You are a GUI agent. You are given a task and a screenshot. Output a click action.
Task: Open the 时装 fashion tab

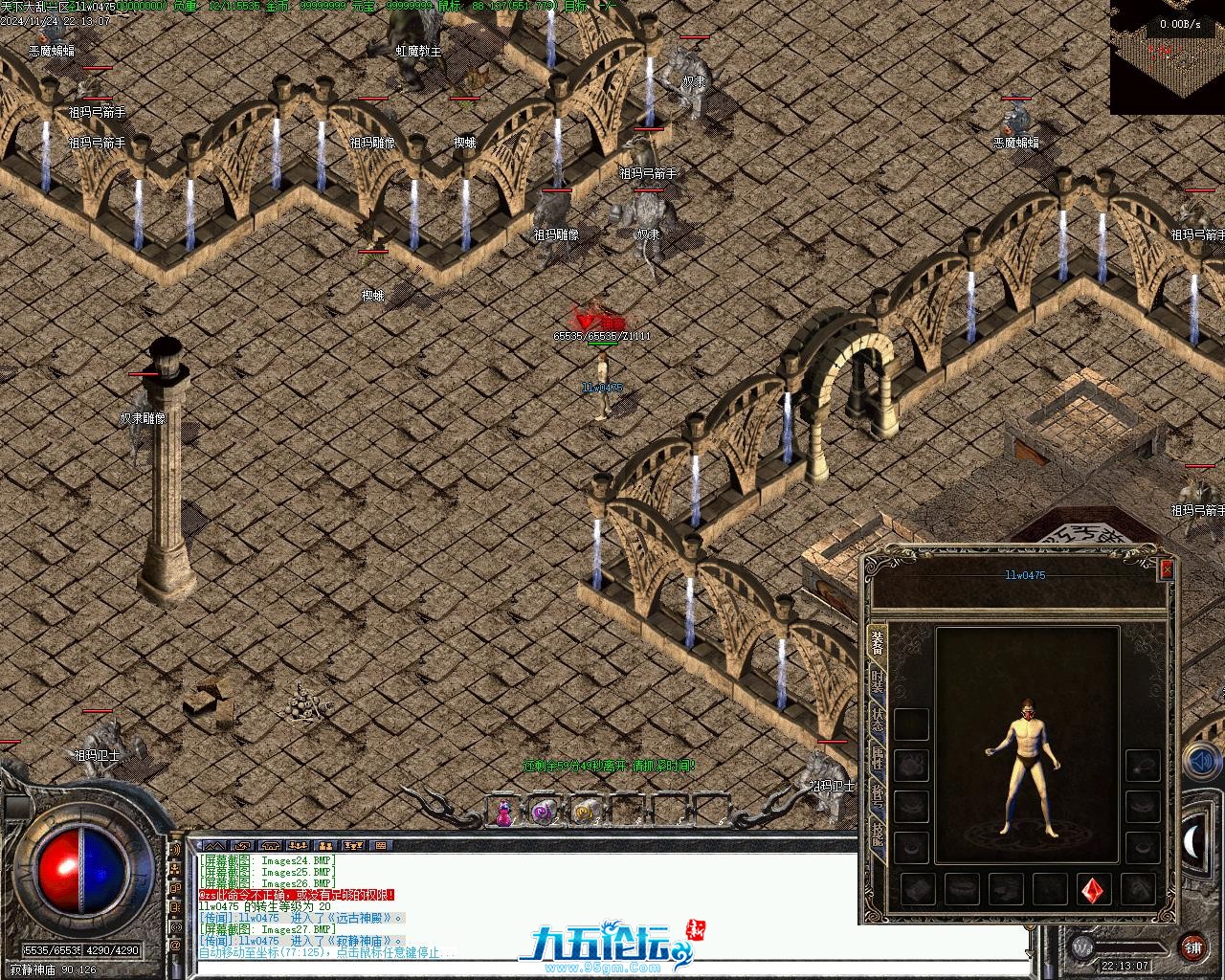877,681
